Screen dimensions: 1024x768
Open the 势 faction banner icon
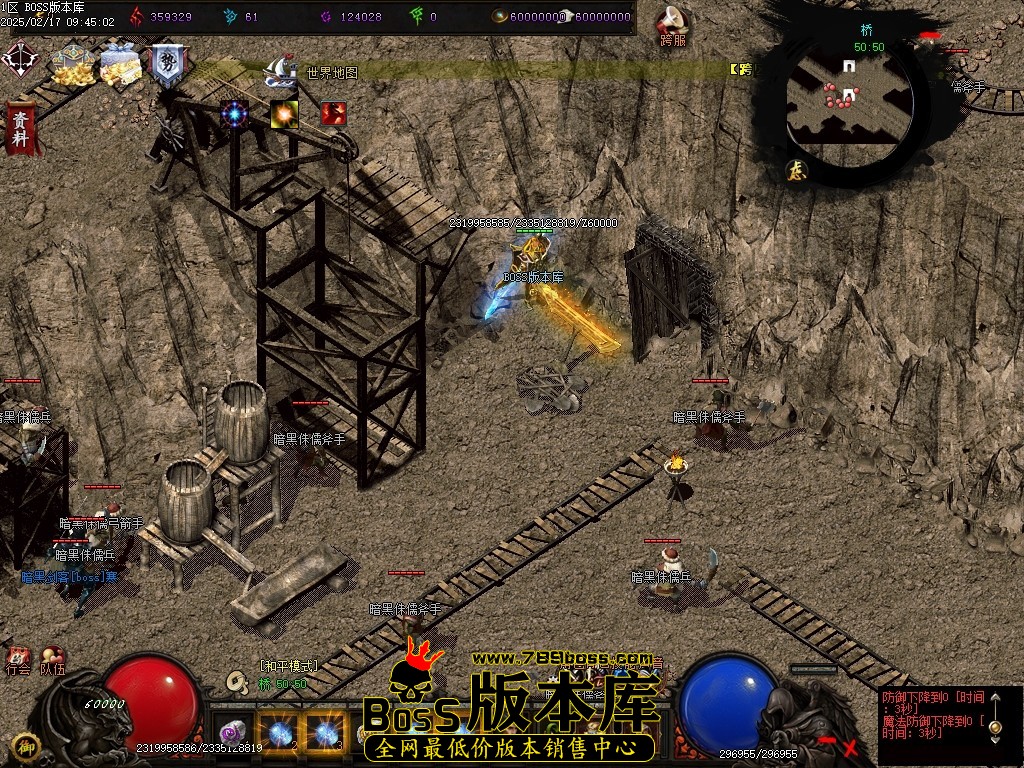166,65
